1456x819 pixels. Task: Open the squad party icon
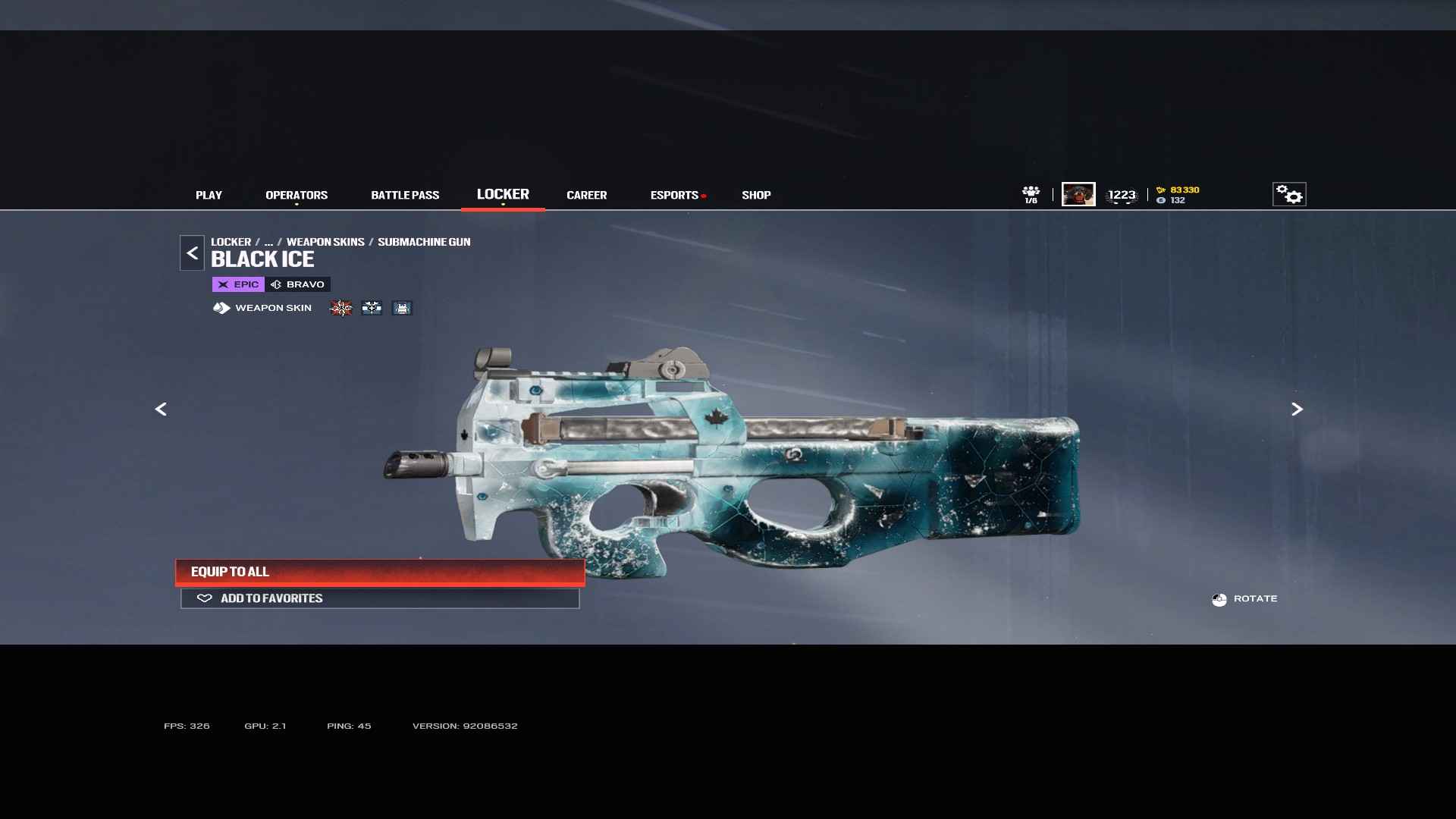coord(1031,194)
